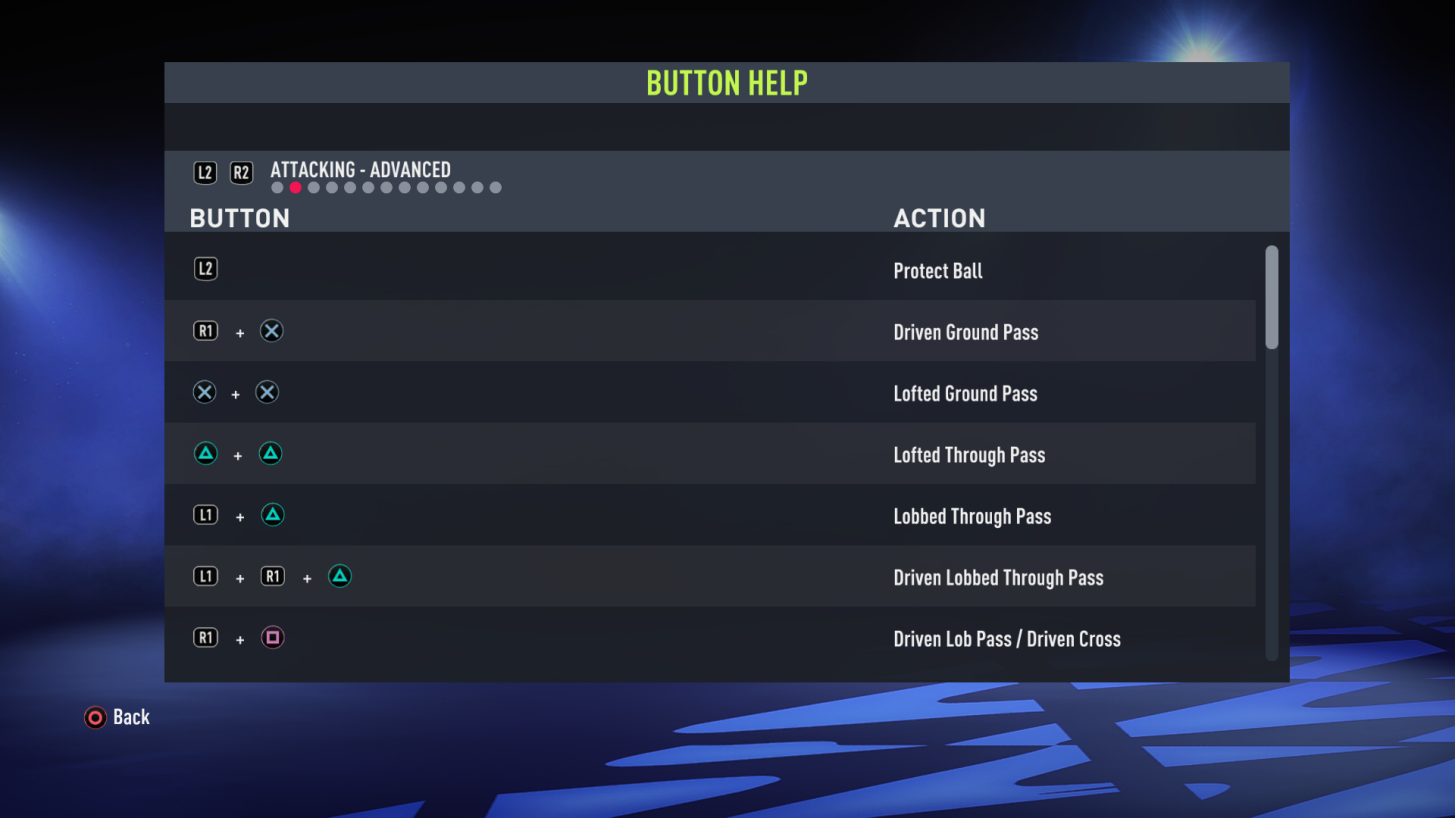Click the Protect Ball action label
Image resolution: width=1455 pixels, height=818 pixels.
937,271
